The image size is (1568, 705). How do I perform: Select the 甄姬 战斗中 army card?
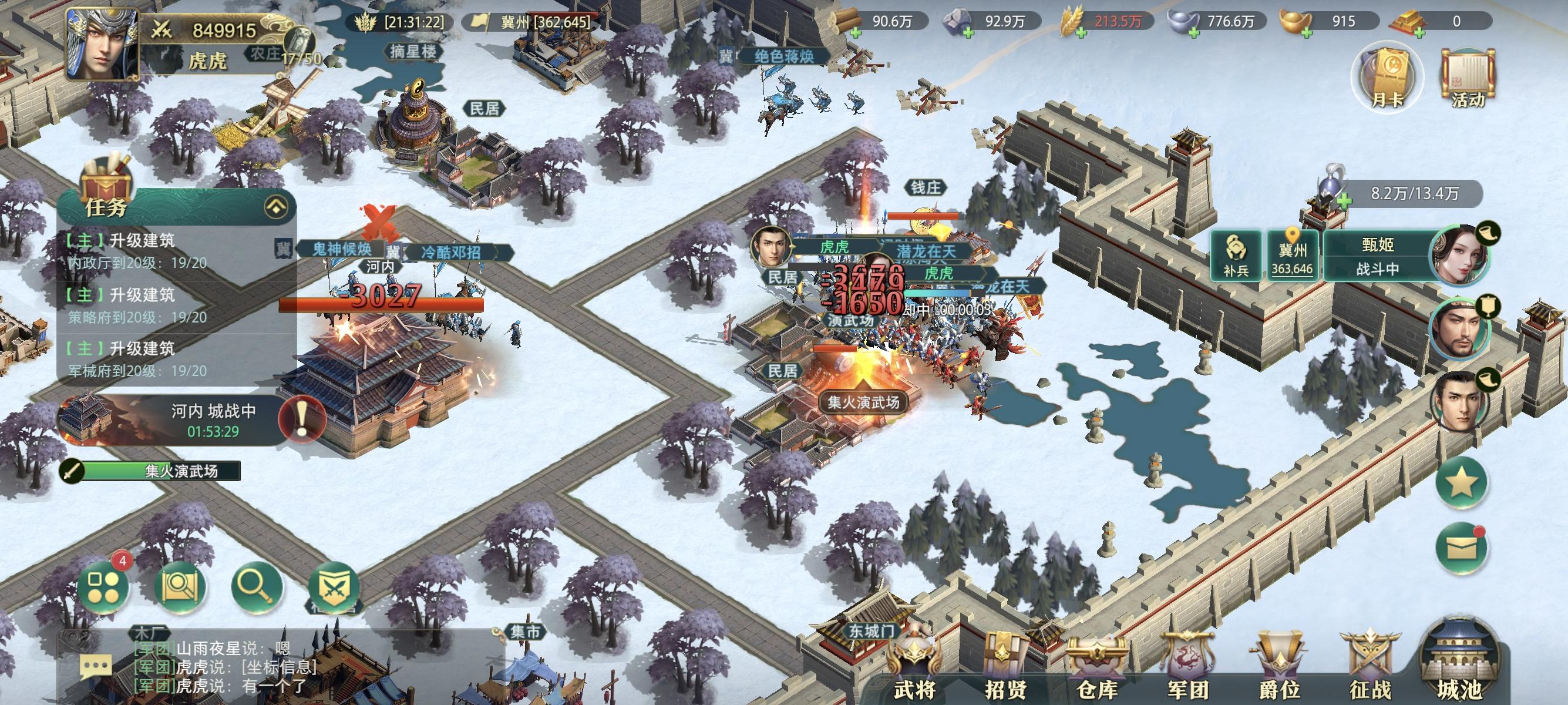(x=1377, y=256)
